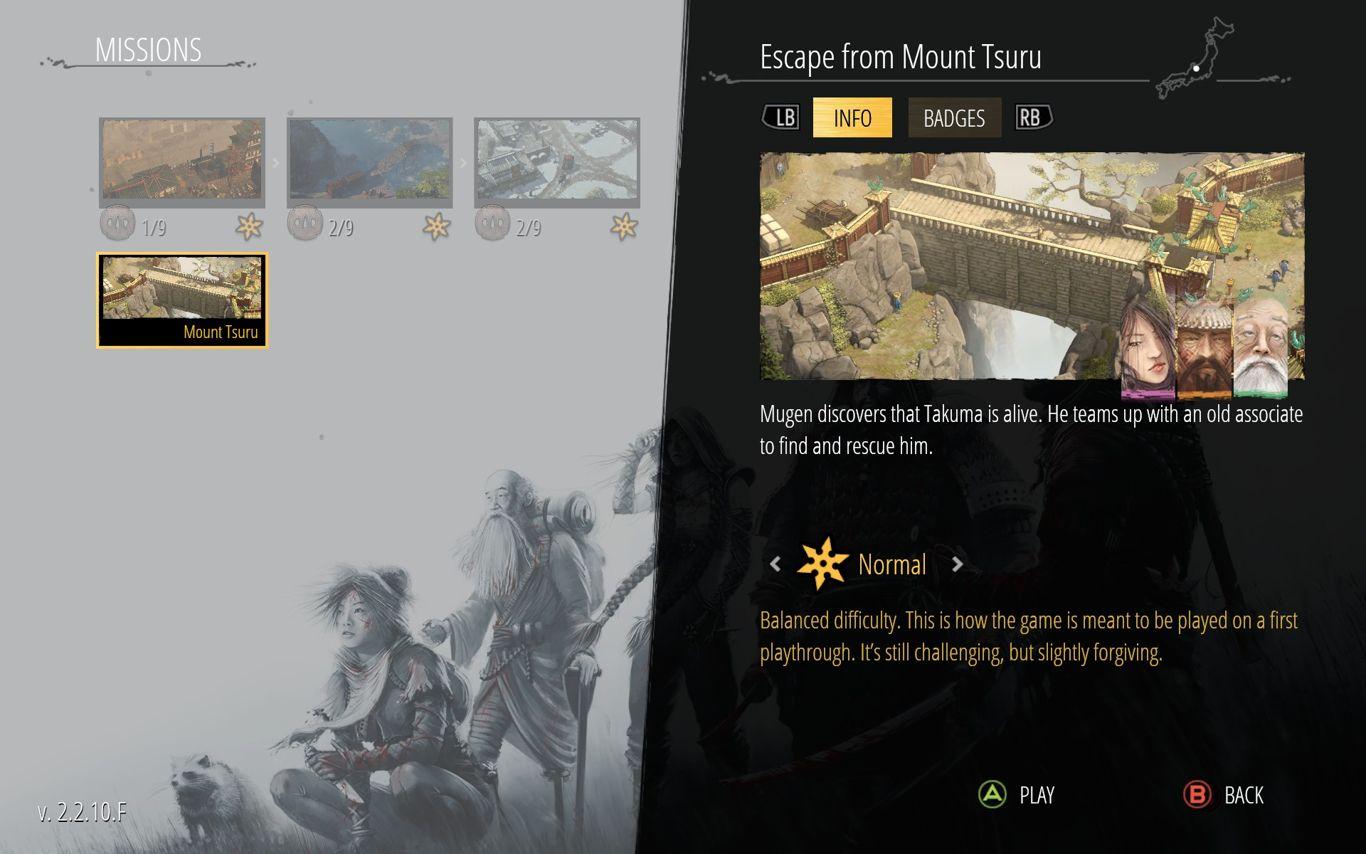Switch to the BADGES tab

(954, 118)
